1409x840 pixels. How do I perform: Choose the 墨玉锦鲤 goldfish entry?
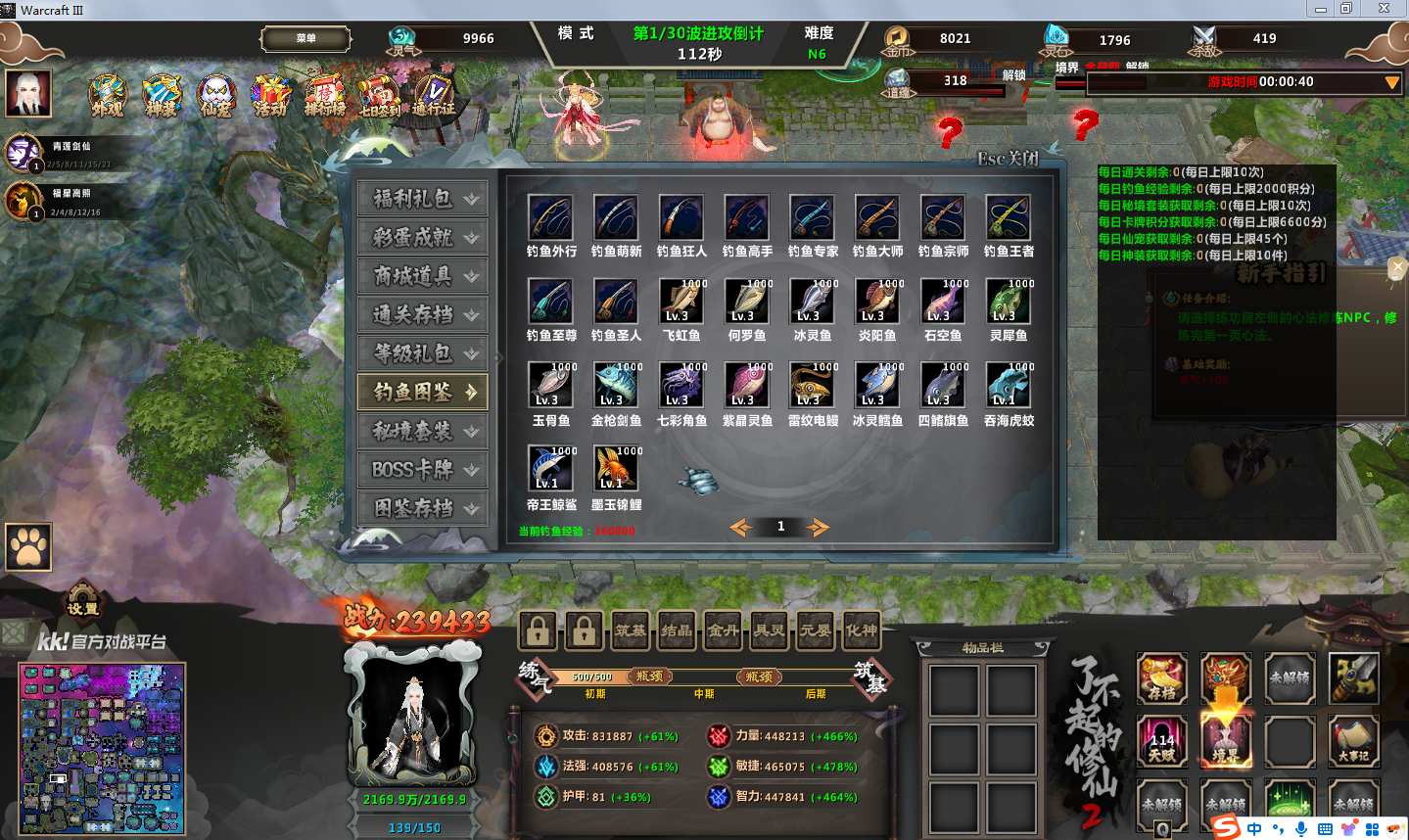(616, 471)
